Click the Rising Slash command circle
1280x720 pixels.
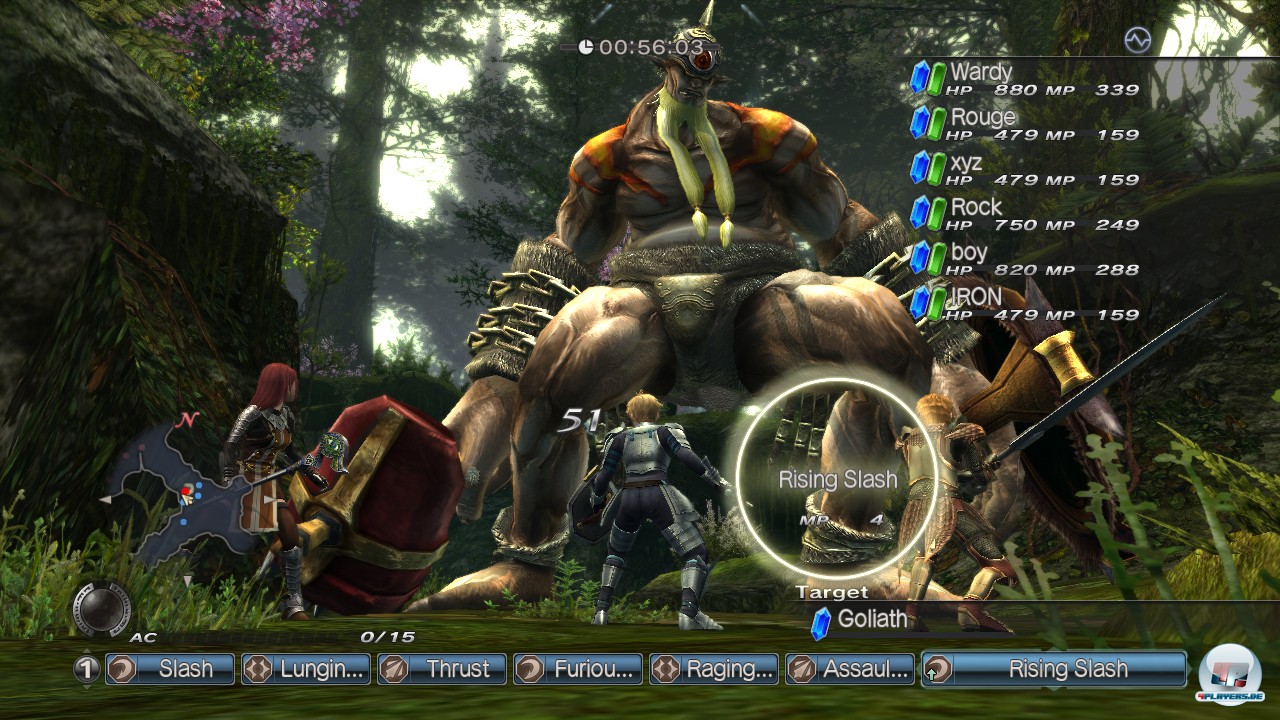pos(837,479)
